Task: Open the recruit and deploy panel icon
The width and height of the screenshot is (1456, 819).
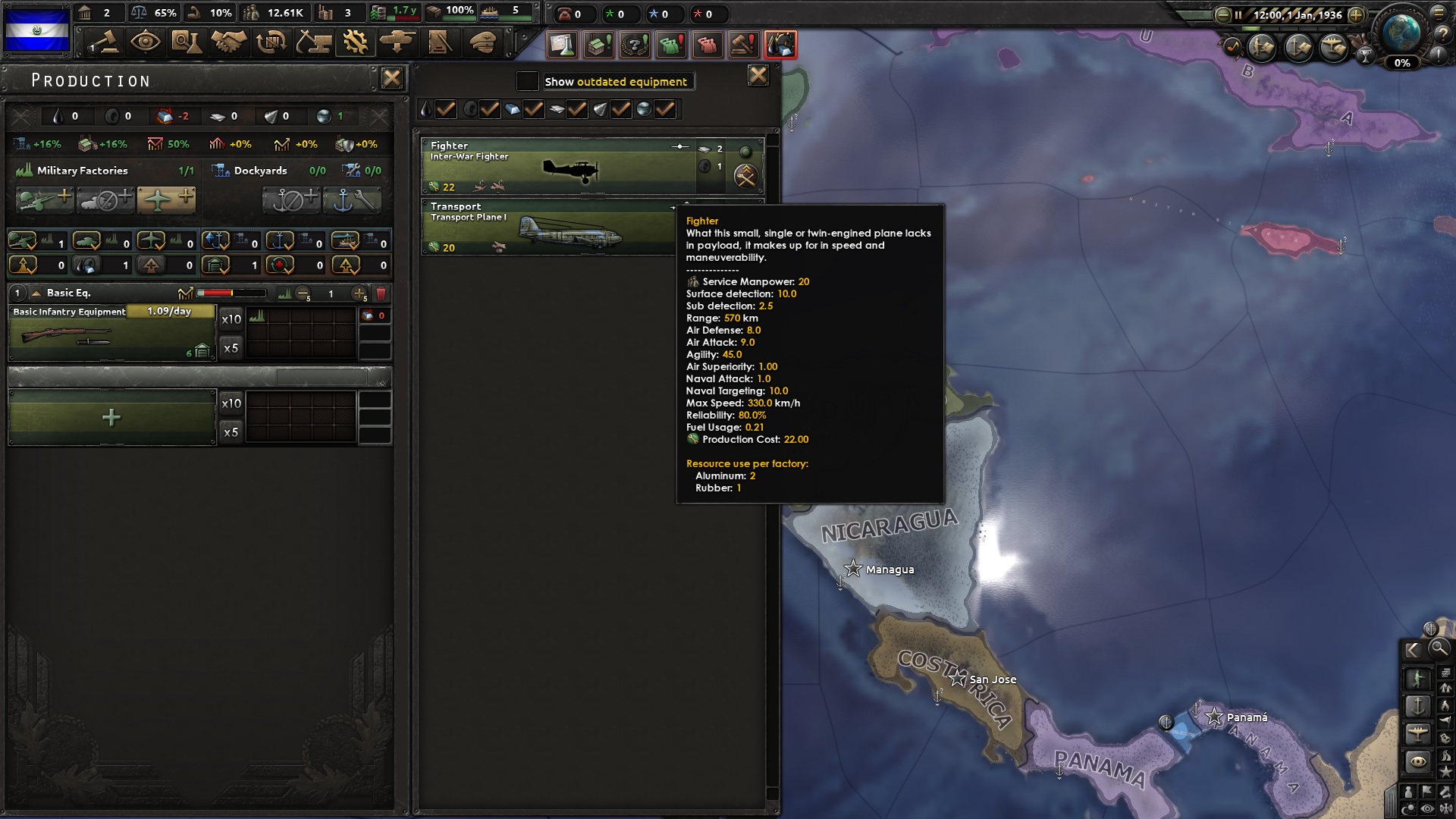Action: [396, 42]
